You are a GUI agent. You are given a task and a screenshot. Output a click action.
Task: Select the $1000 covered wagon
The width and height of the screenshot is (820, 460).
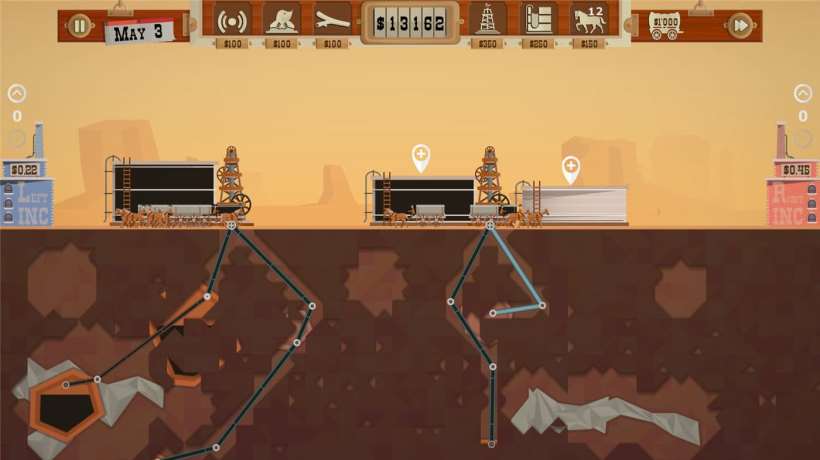pyautogui.click(x=665, y=22)
